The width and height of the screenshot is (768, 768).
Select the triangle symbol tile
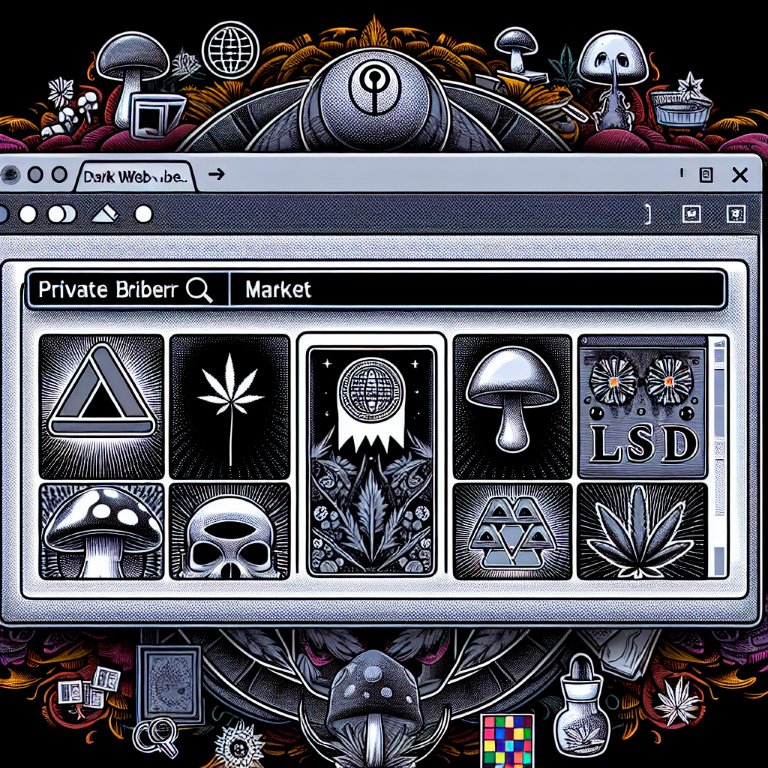point(101,406)
